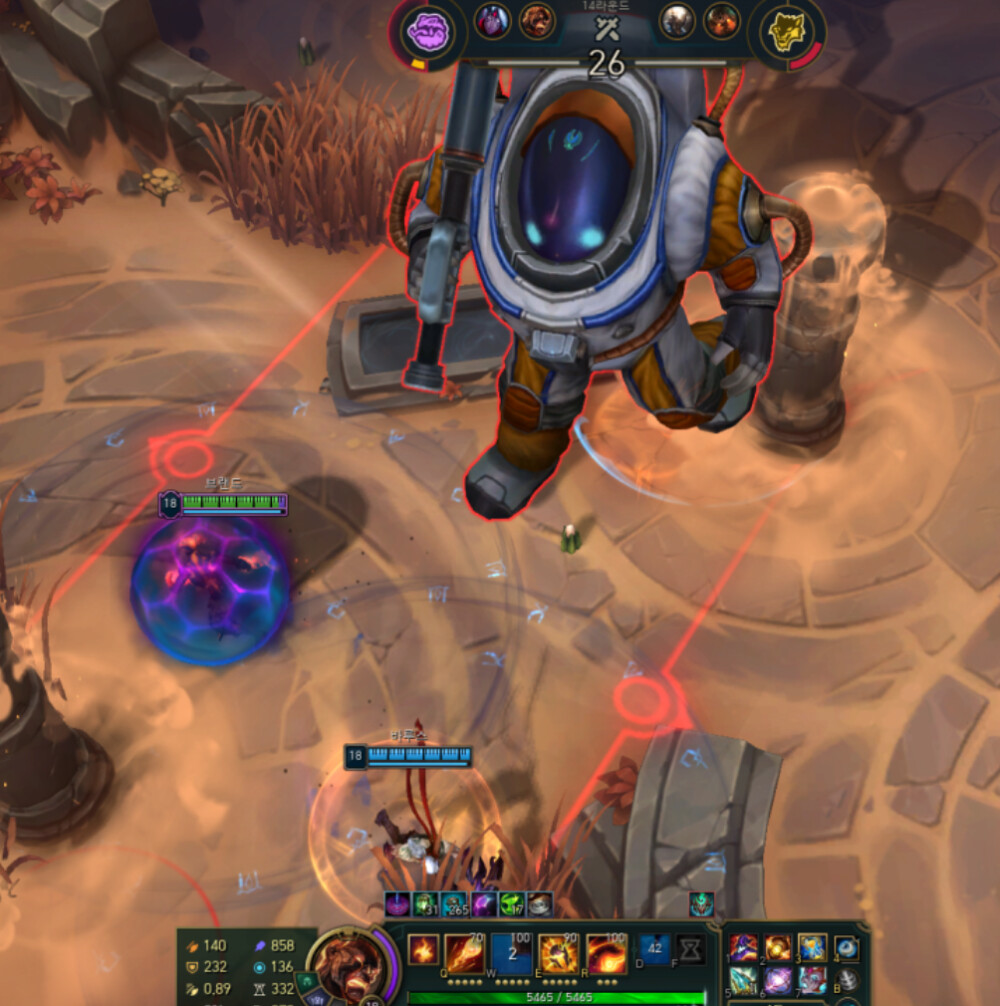Activate the Q fire slash ability

point(464,954)
